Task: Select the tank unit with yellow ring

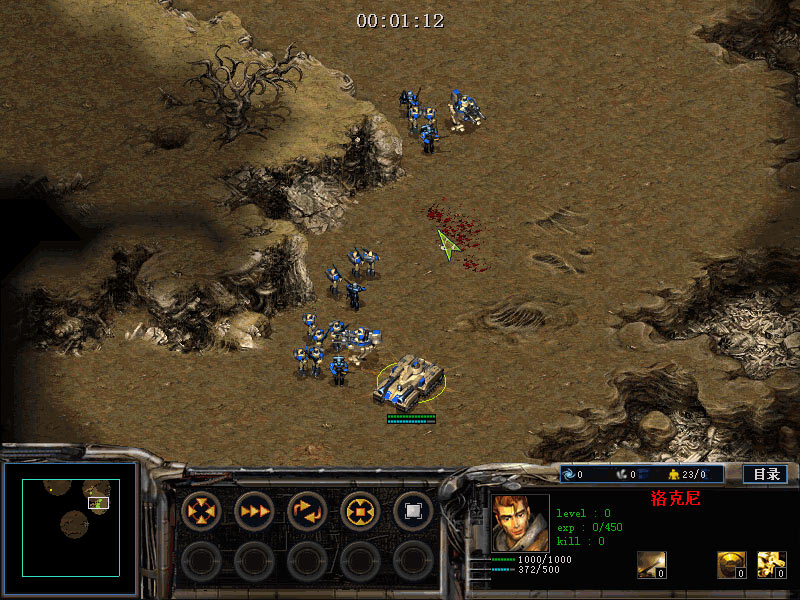Action: 409,381
